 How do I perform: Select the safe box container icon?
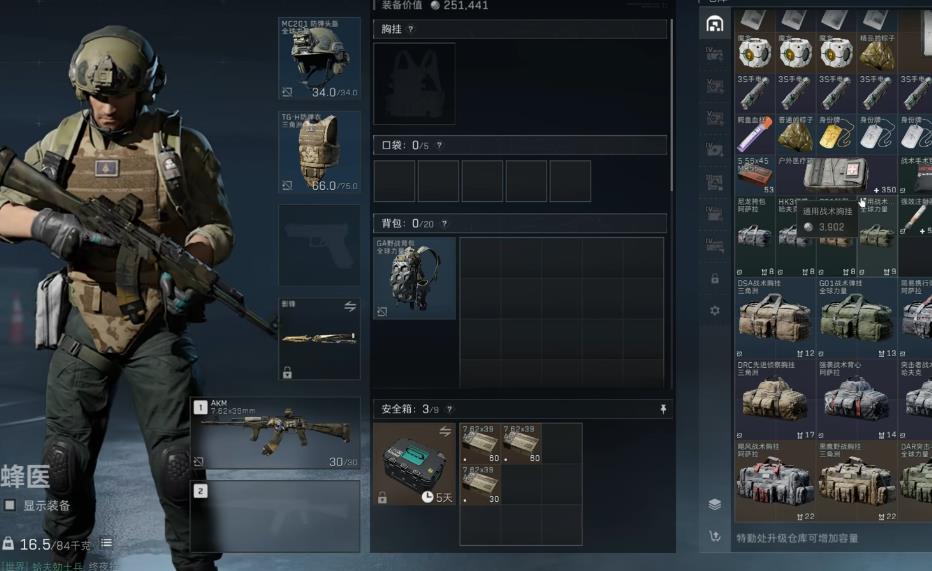[x=415, y=464]
